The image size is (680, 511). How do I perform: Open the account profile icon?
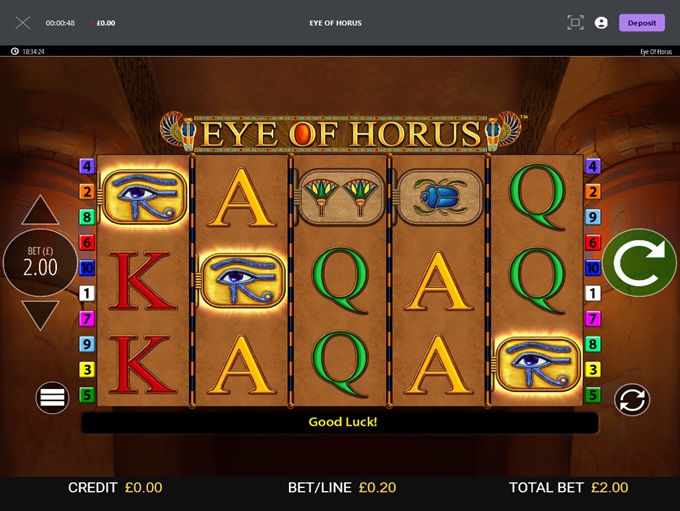click(601, 23)
